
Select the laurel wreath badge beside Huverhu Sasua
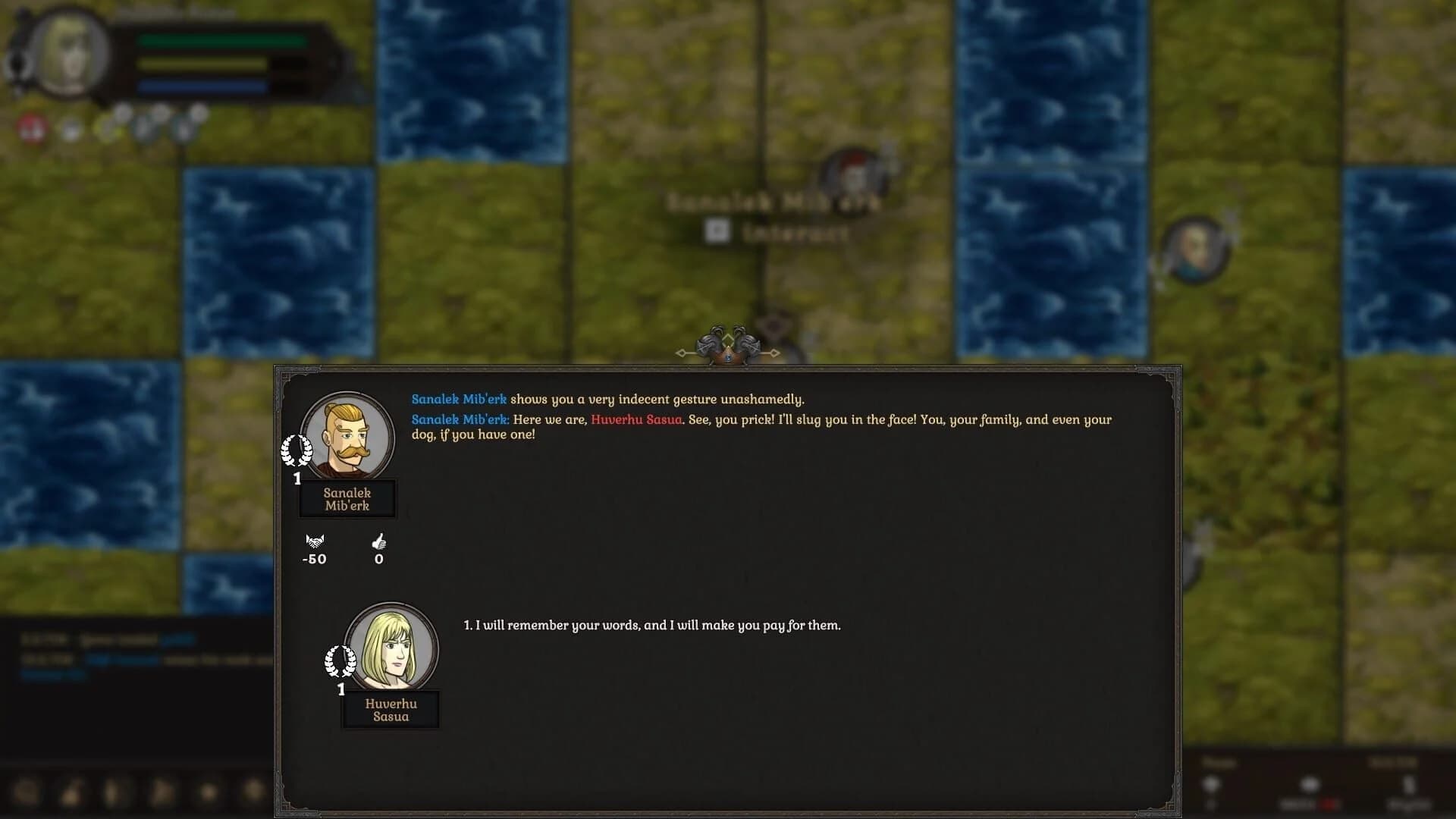click(x=341, y=660)
